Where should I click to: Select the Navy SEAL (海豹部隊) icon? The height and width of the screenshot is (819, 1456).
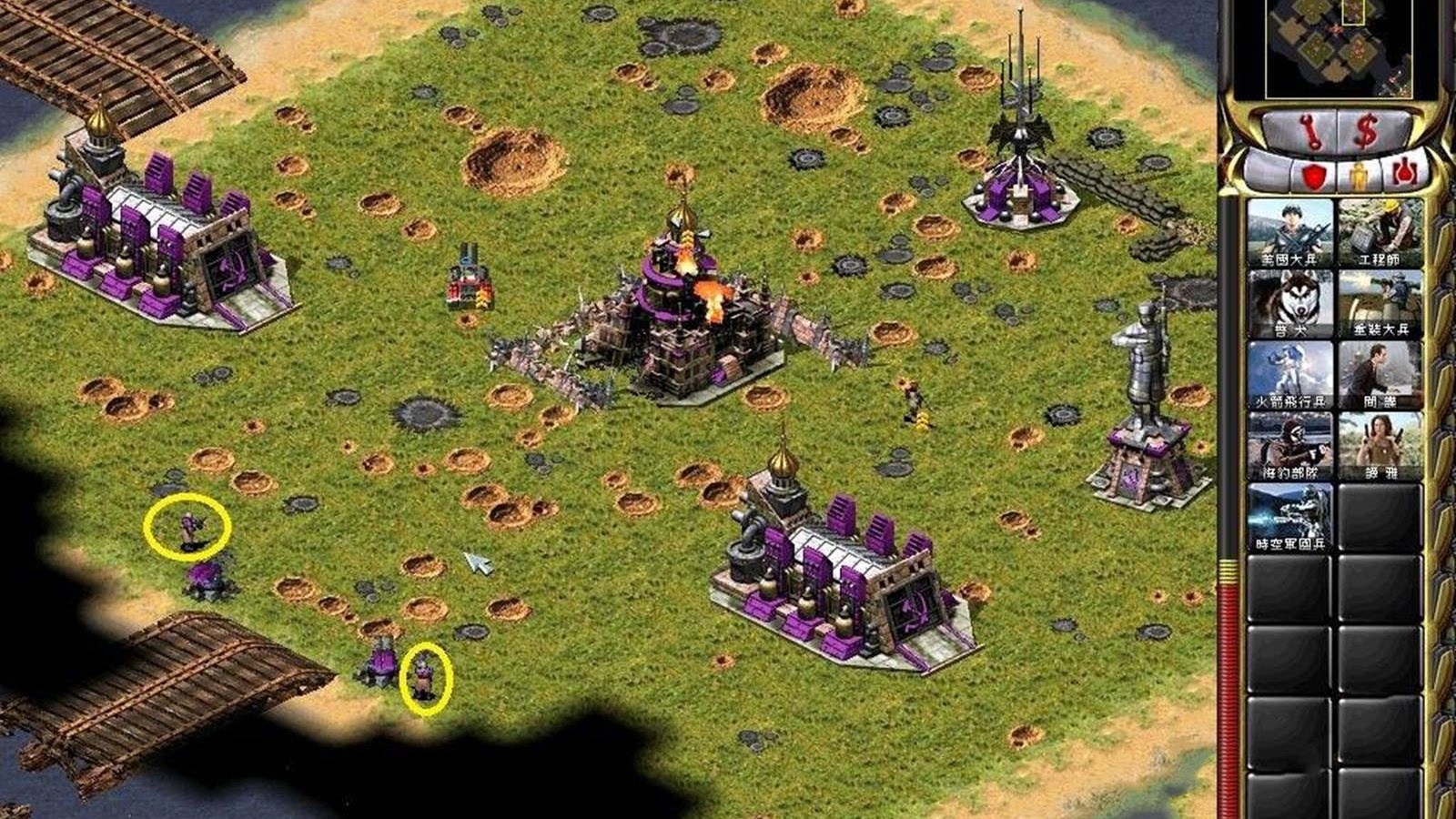1289,446
